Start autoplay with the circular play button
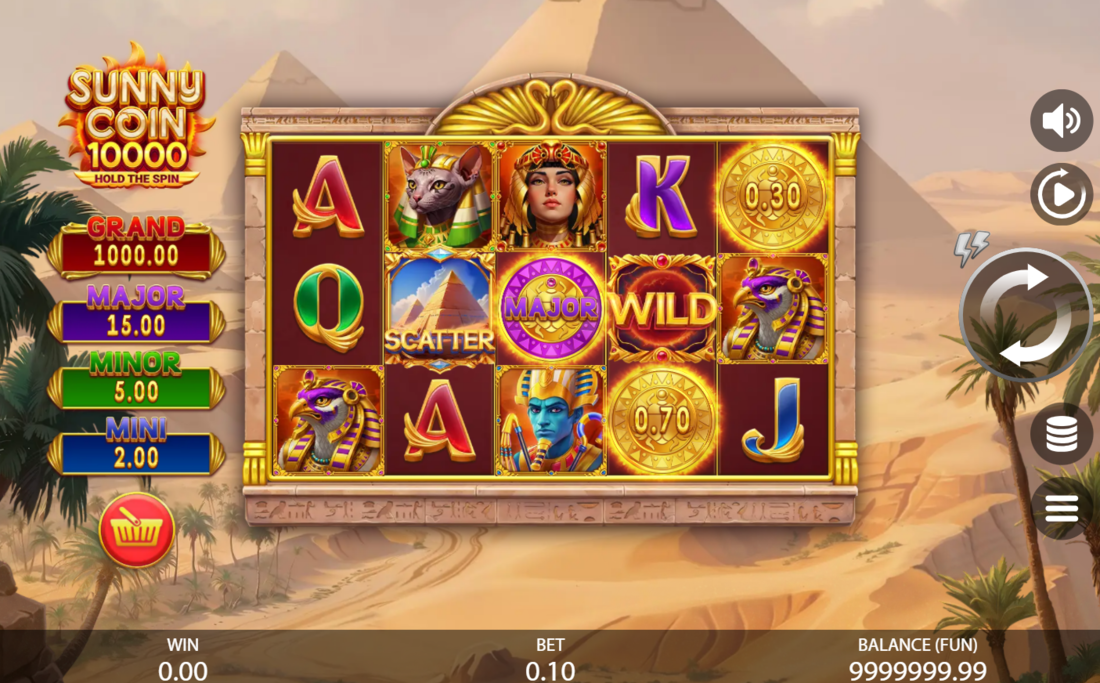The image size is (1100, 683). (x=1061, y=194)
